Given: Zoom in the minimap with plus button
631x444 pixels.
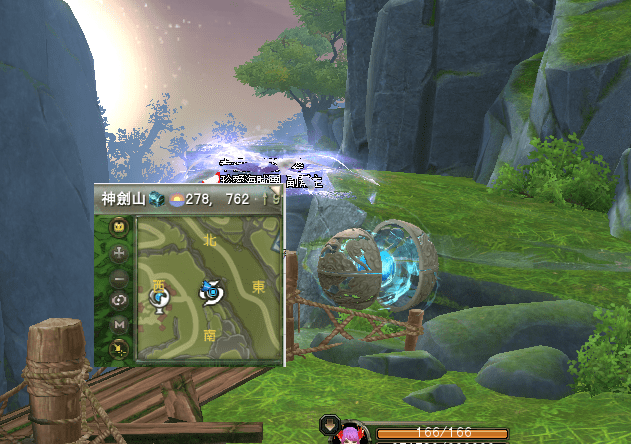Looking at the screenshot, I should tap(119, 253).
